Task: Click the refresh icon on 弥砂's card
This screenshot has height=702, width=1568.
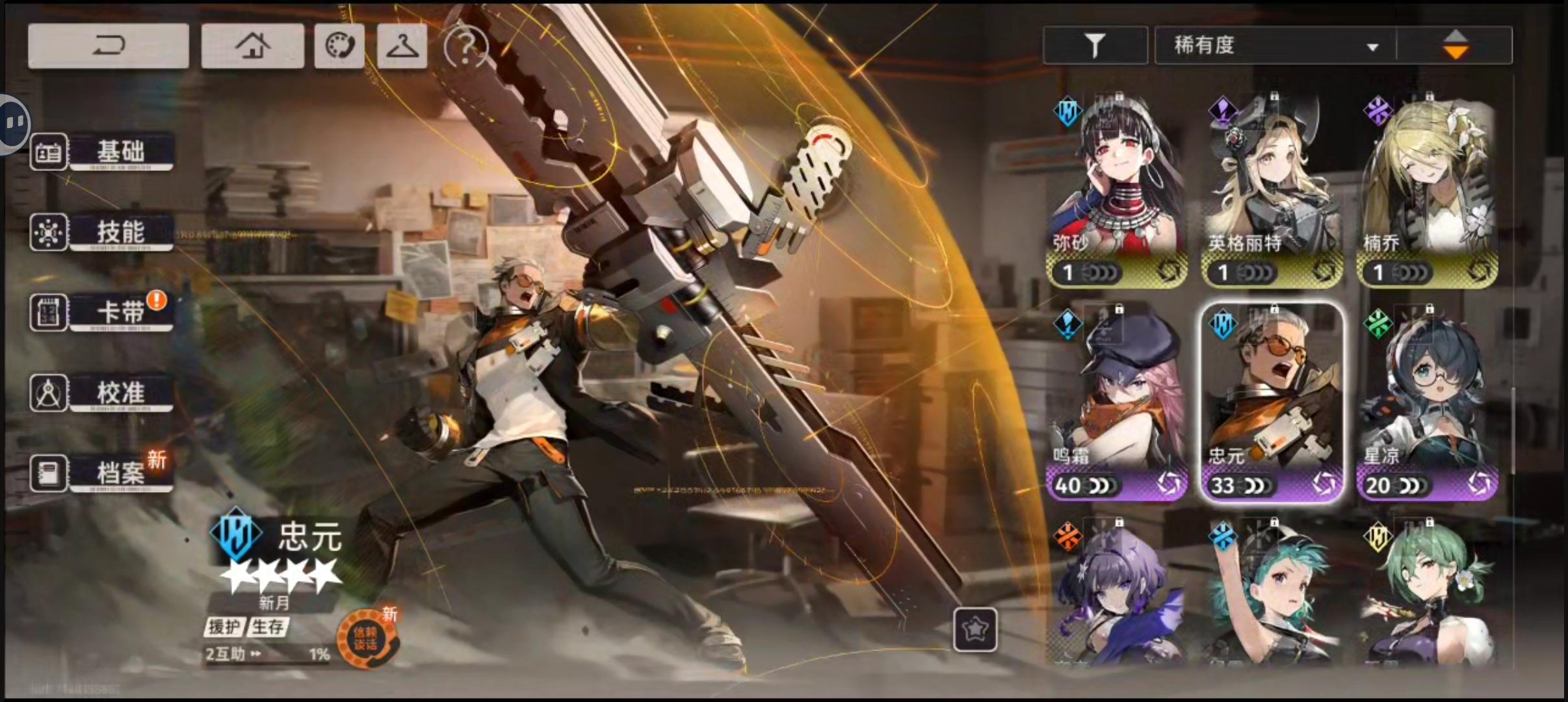Action: [1171, 273]
